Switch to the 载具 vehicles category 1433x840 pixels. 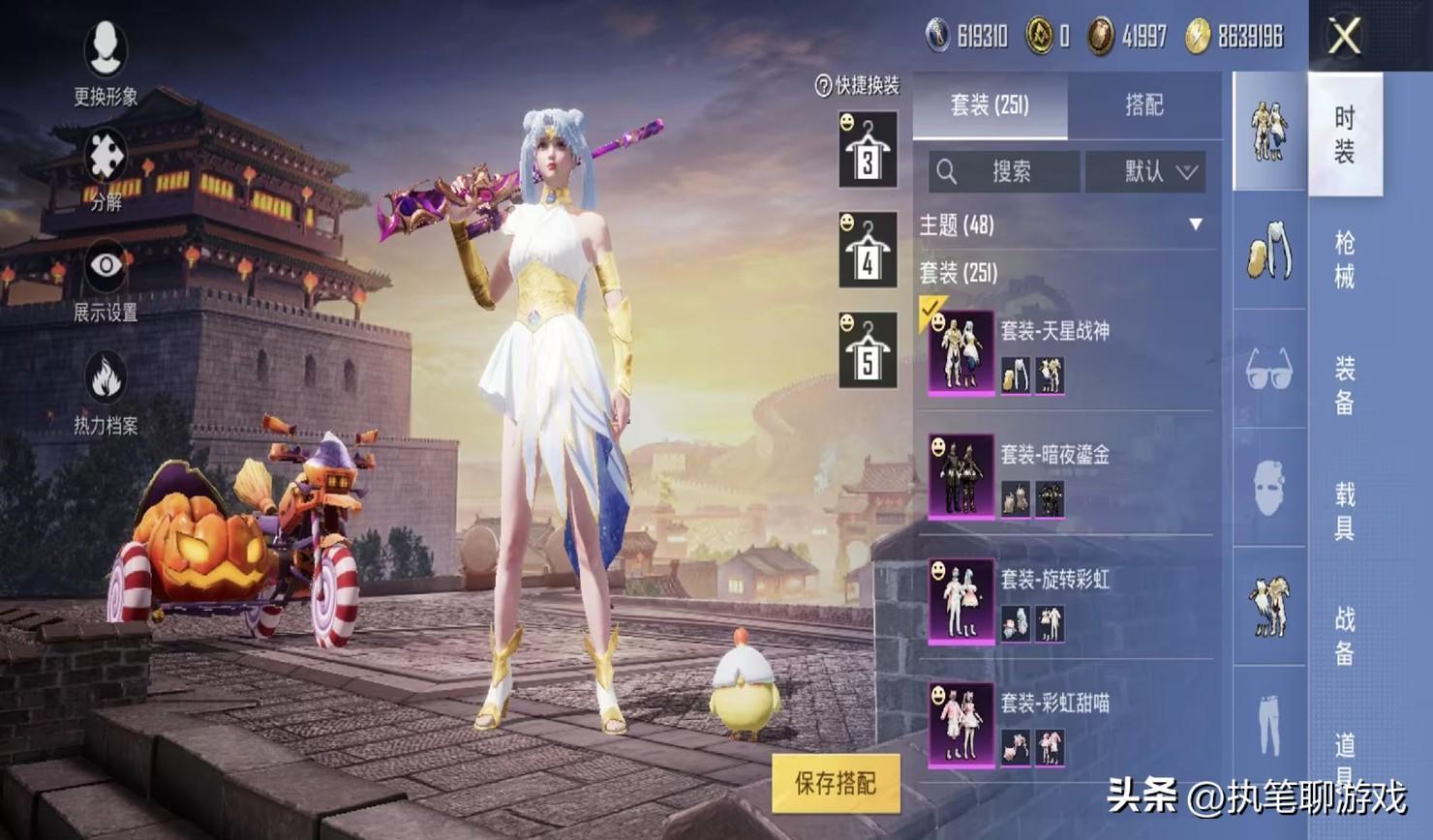point(1345,511)
